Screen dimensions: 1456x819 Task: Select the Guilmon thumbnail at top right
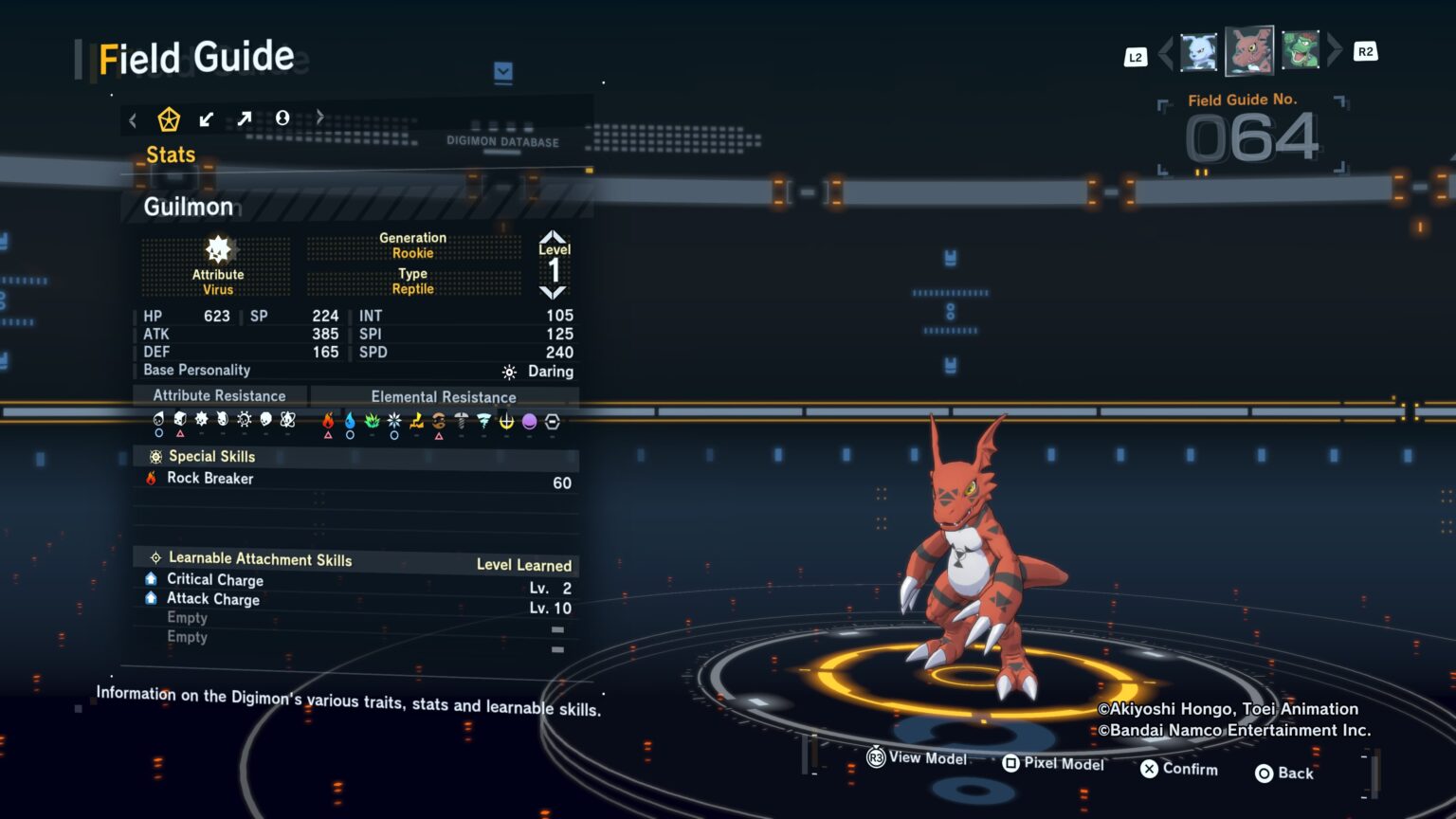pos(1250,52)
